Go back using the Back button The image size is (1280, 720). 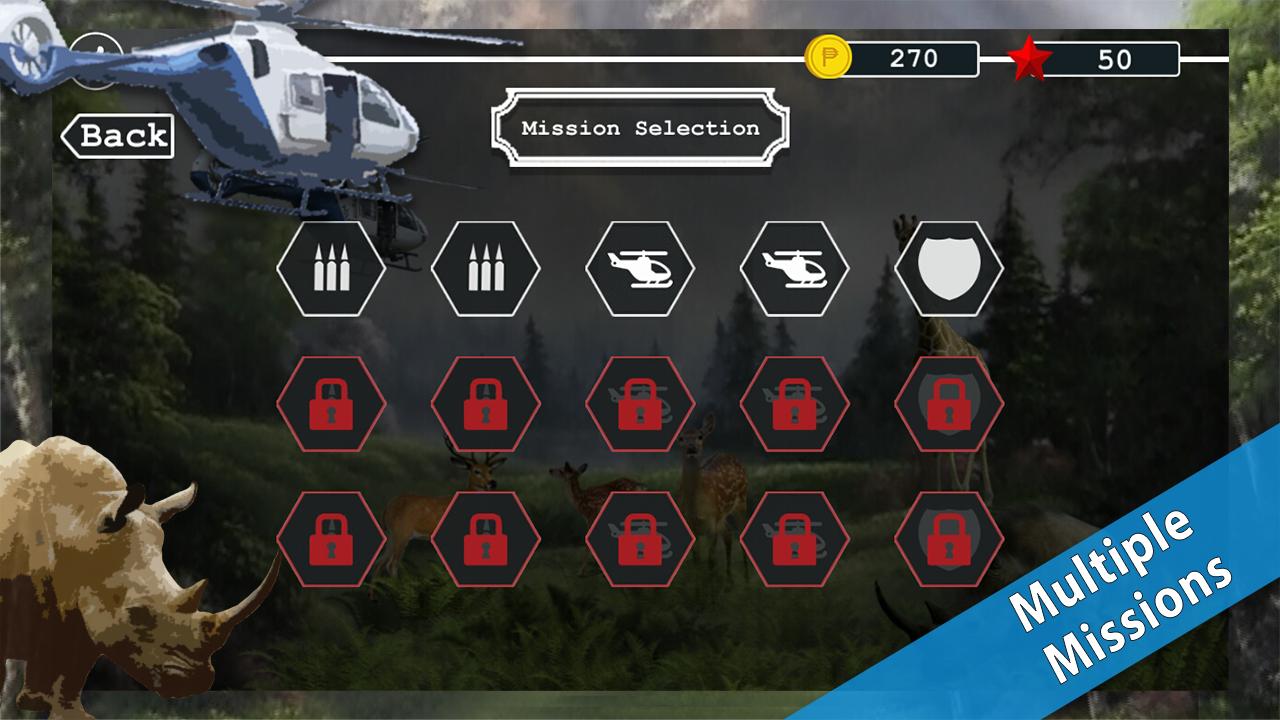(x=118, y=136)
